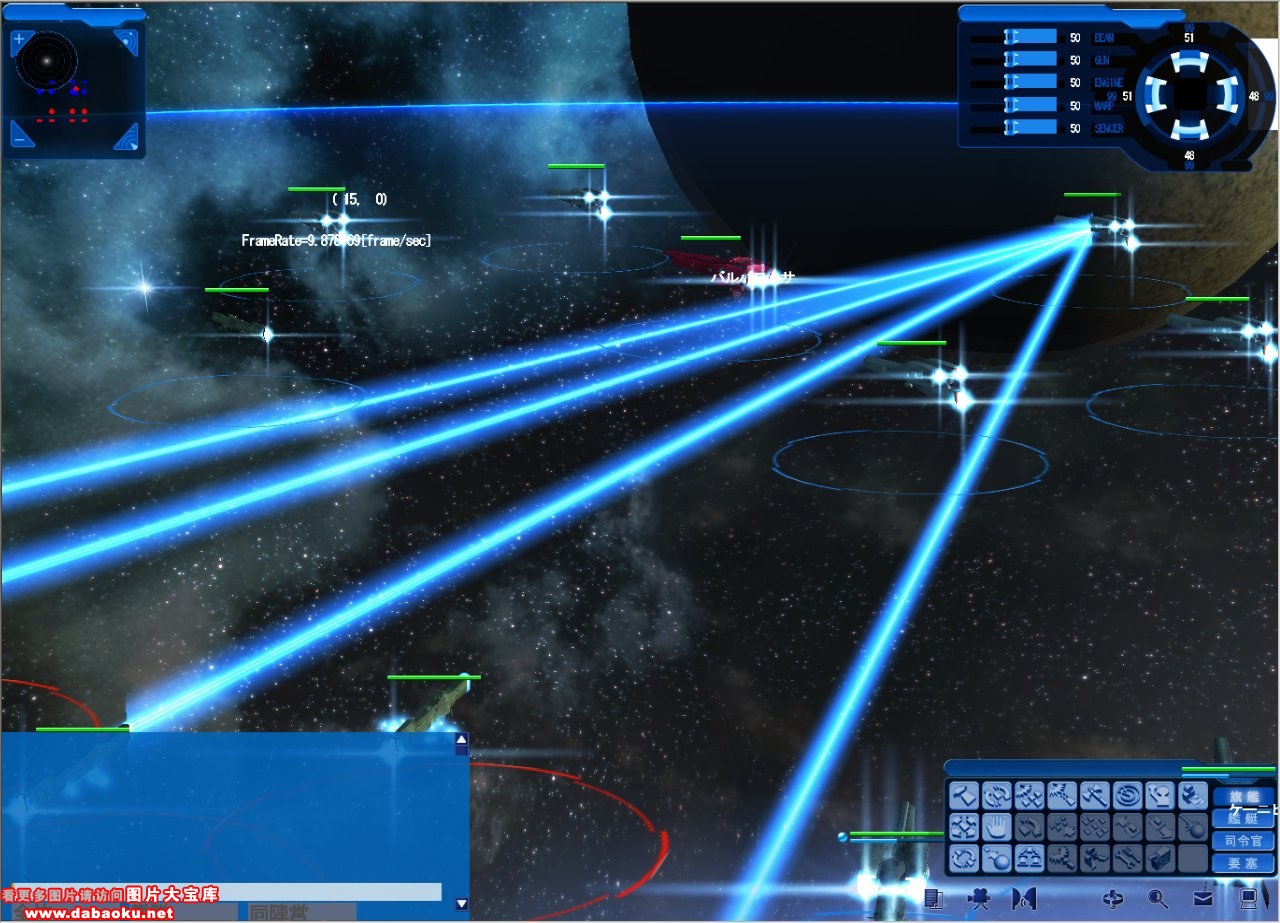Adjust the BEAM power slider
The image size is (1280, 923).
tap(1030, 37)
